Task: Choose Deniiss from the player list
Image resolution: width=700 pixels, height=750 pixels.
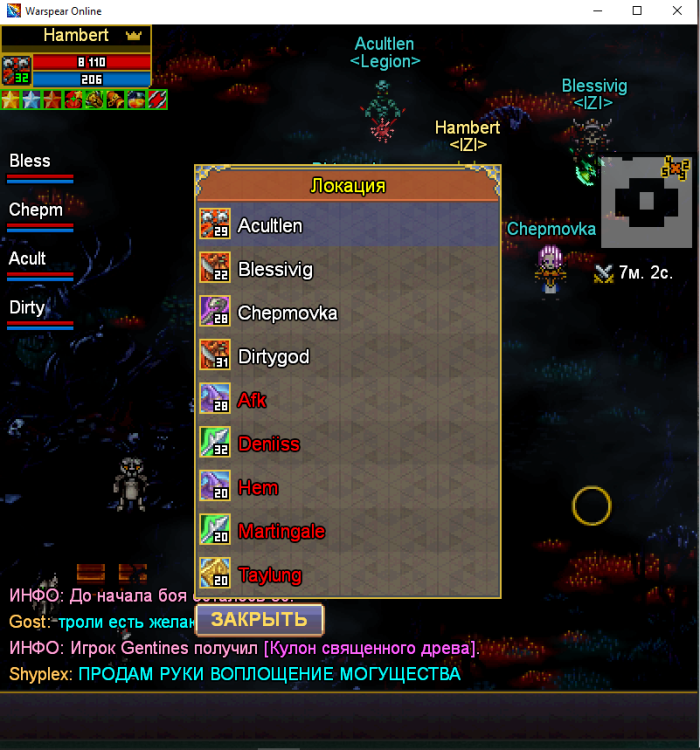Action: (x=347, y=444)
